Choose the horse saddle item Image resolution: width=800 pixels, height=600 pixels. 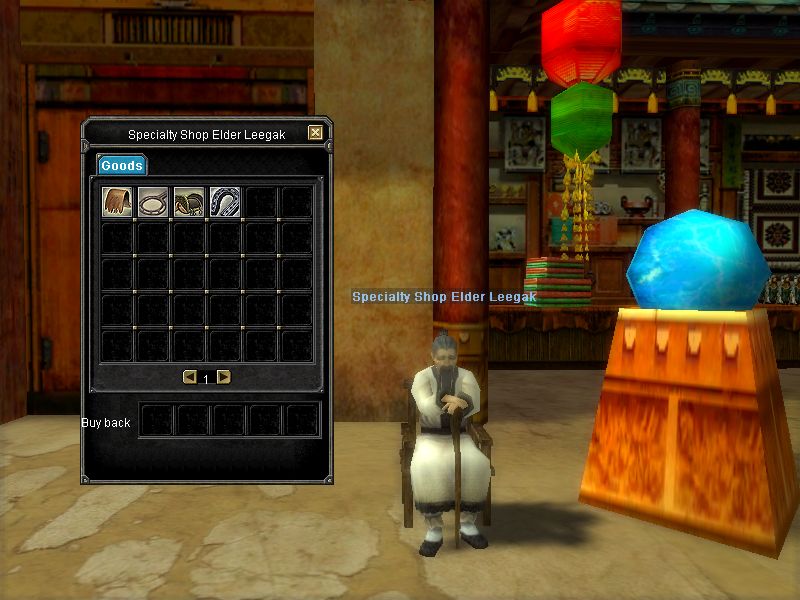point(189,202)
